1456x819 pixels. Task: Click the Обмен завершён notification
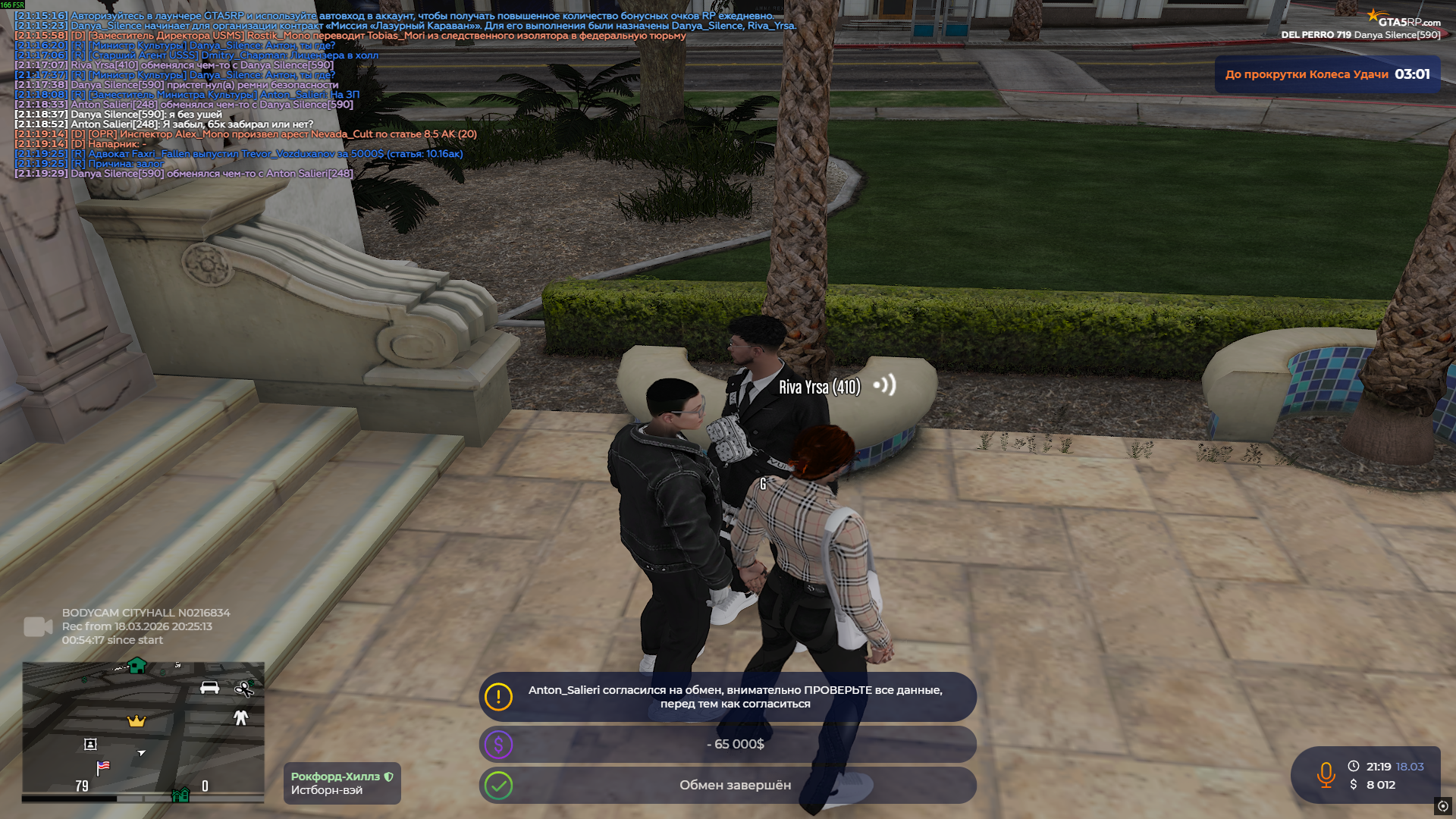coord(727,786)
